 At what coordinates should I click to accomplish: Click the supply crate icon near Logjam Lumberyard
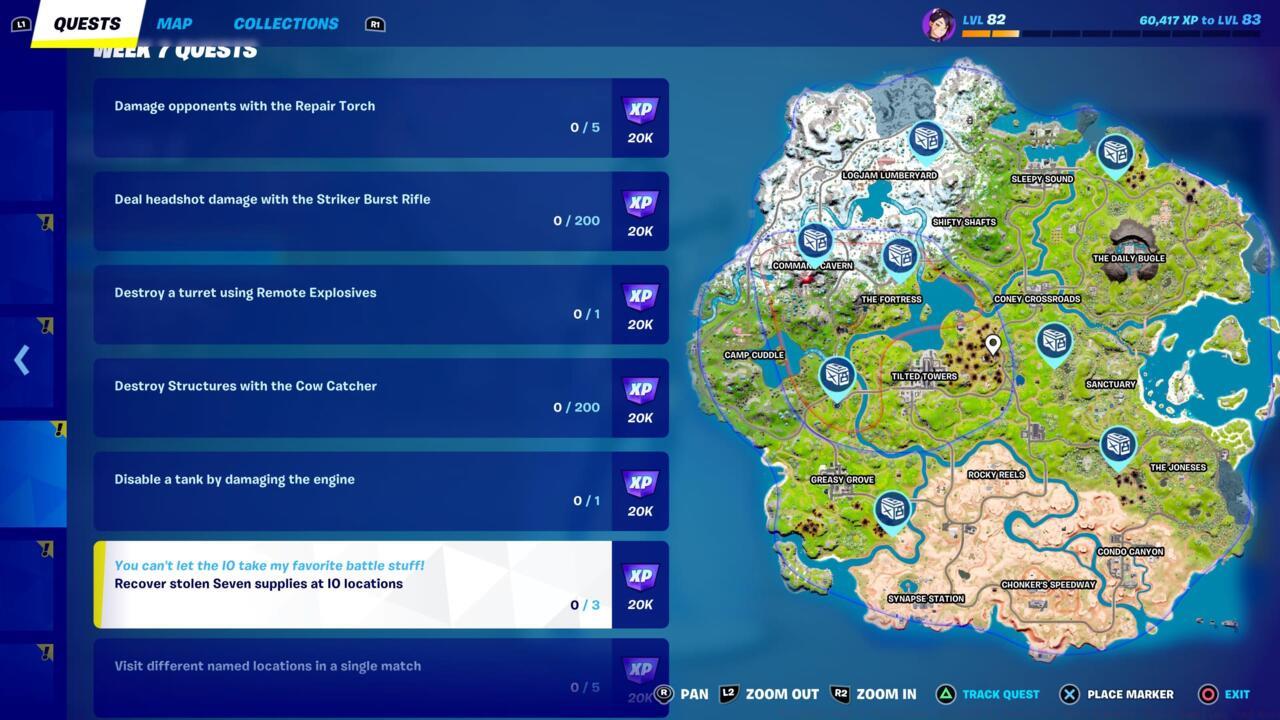[925, 140]
